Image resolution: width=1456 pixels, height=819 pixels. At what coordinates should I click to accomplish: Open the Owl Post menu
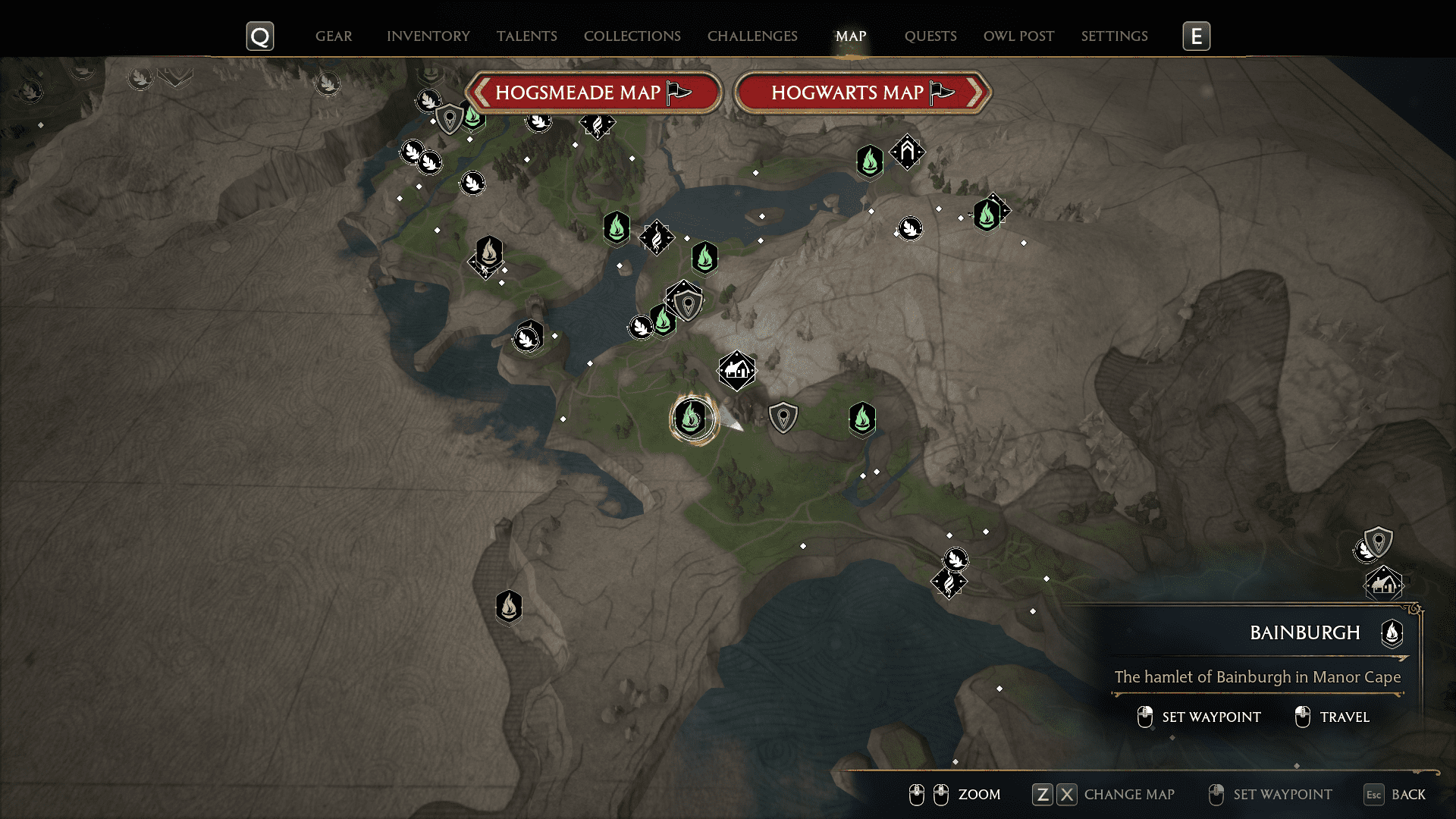(1018, 36)
